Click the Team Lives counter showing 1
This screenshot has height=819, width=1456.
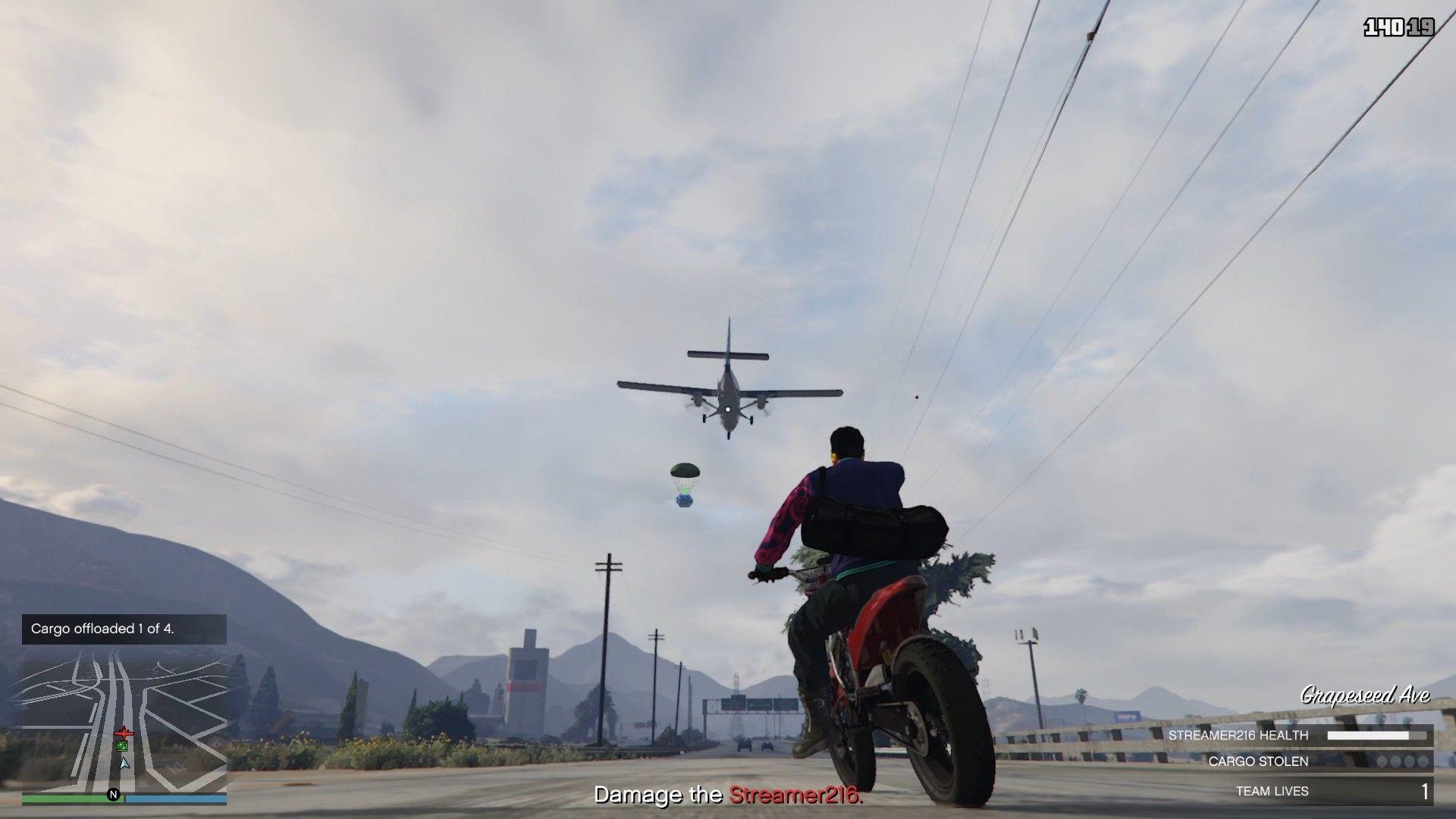(1426, 790)
